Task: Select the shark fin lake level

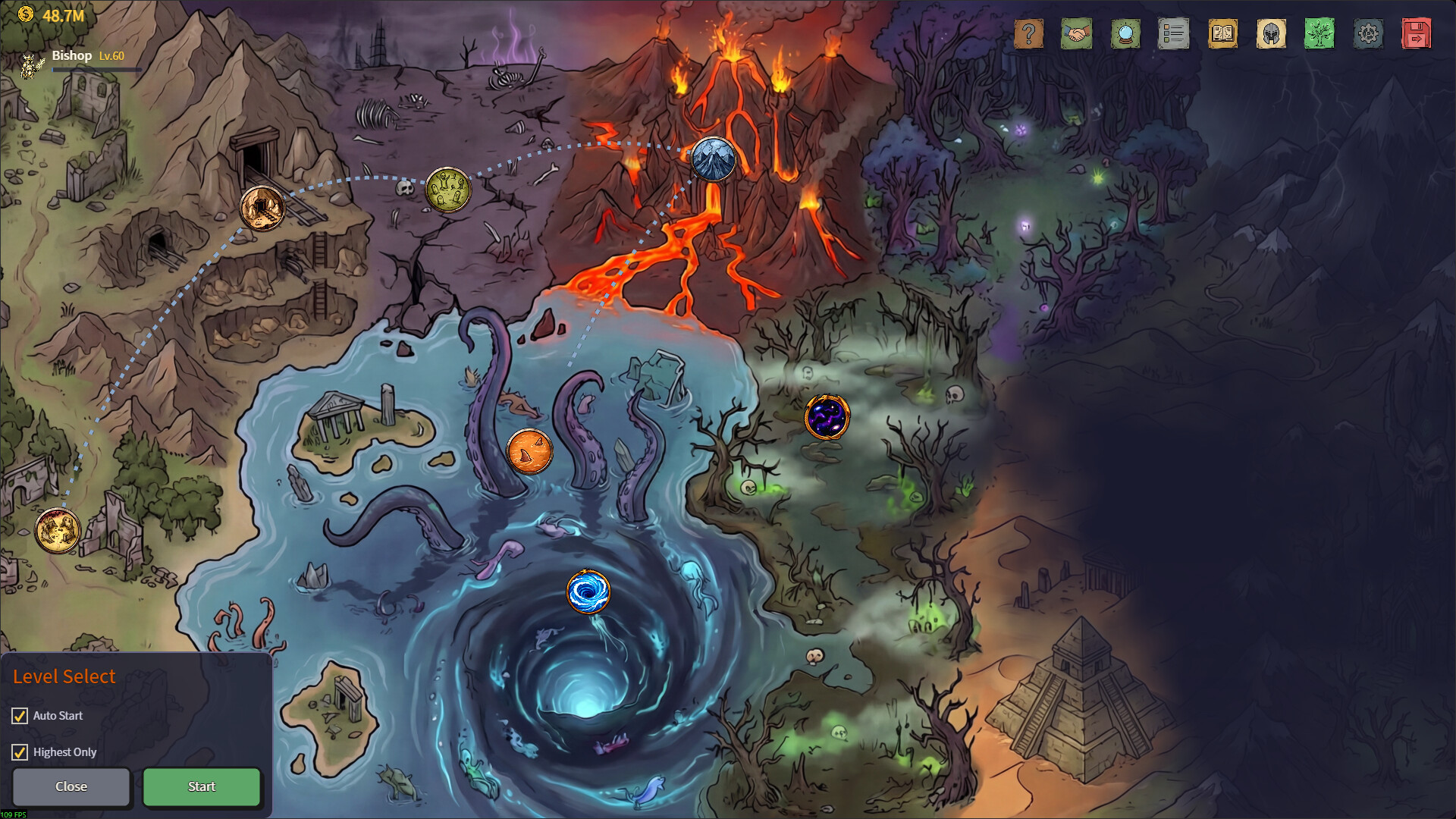Action: pos(531,449)
